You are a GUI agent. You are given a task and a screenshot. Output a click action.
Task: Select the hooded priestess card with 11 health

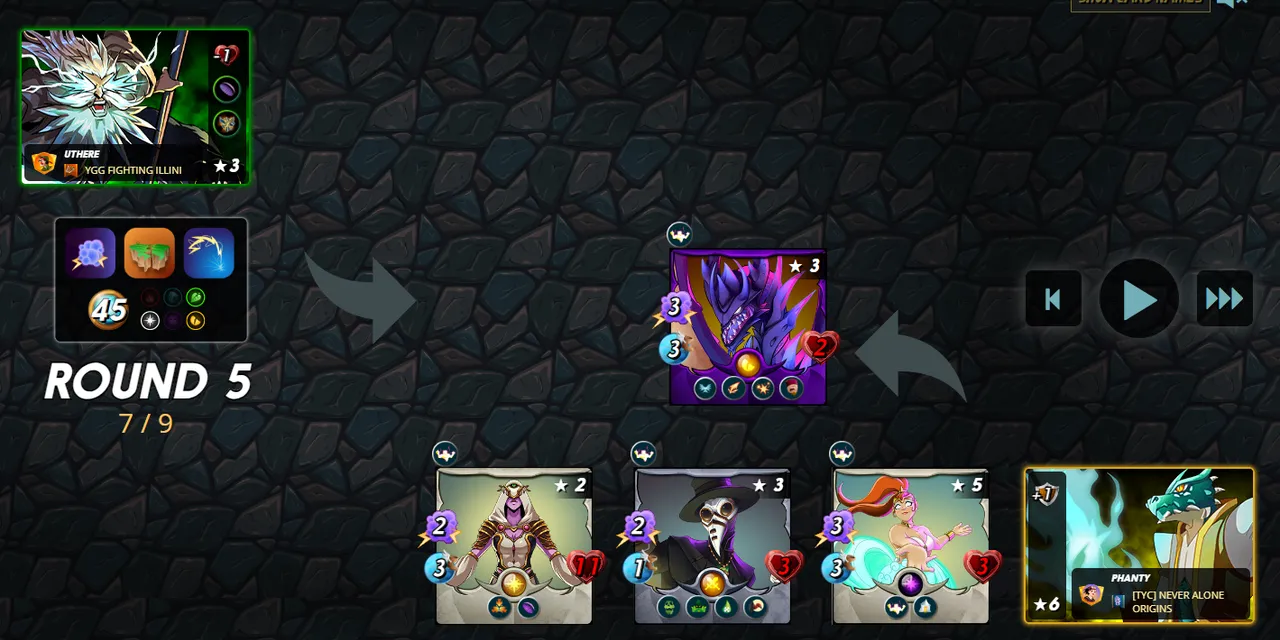pos(514,545)
